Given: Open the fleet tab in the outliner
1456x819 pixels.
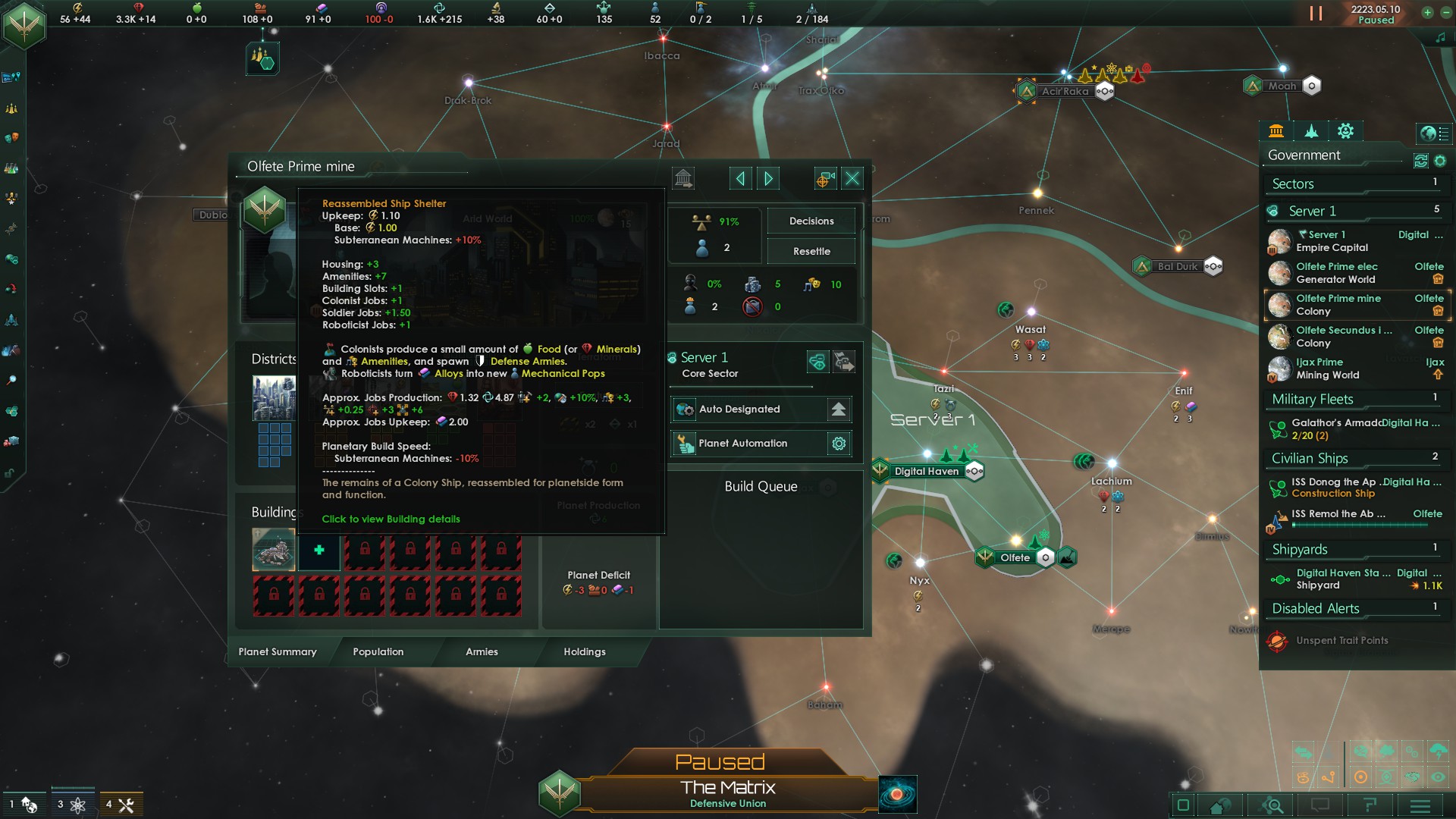Looking at the screenshot, I should click(x=1310, y=131).
